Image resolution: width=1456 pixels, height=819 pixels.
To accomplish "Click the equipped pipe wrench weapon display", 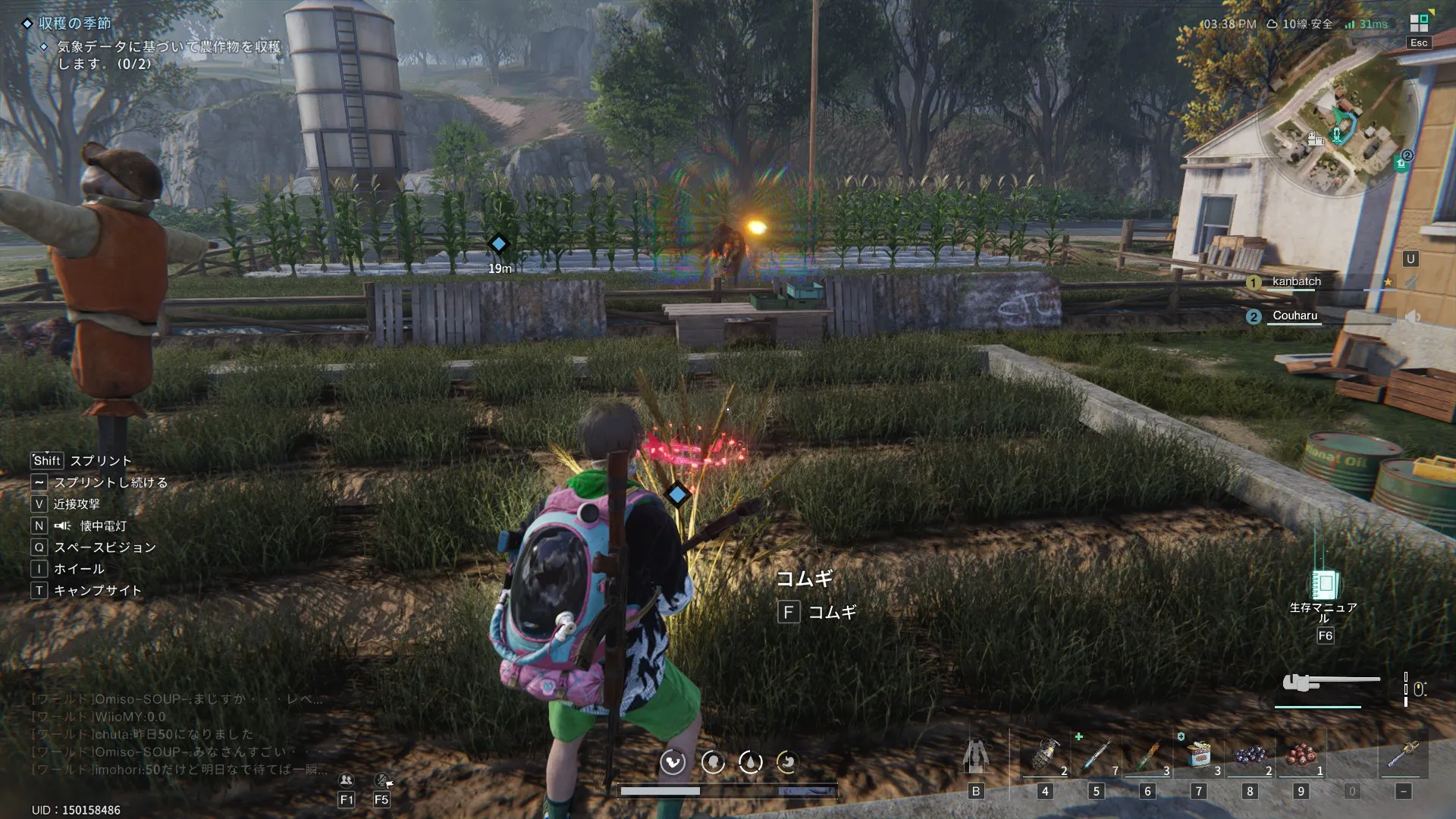I will [1329, 682].
